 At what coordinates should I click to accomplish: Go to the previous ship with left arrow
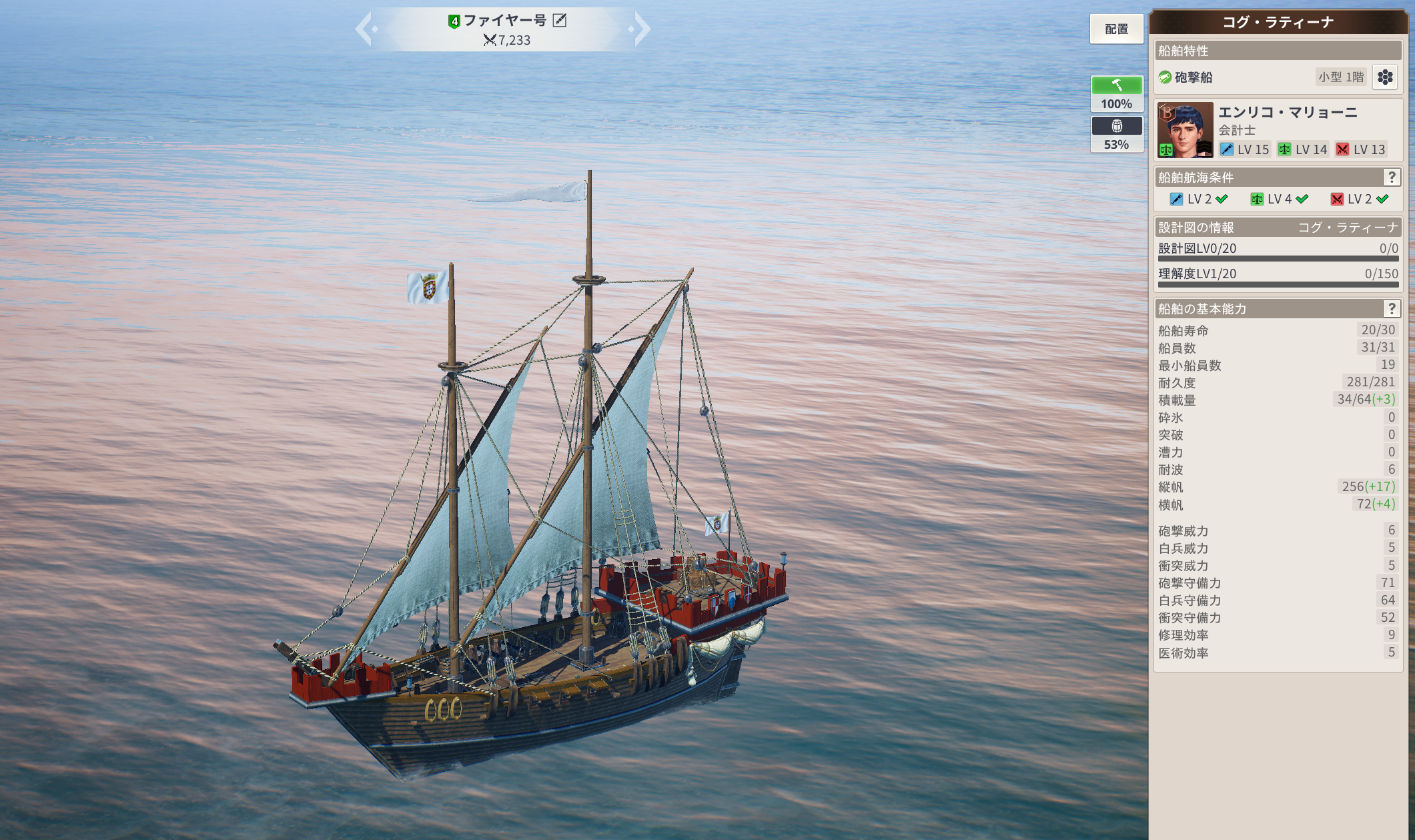point(364,29)
